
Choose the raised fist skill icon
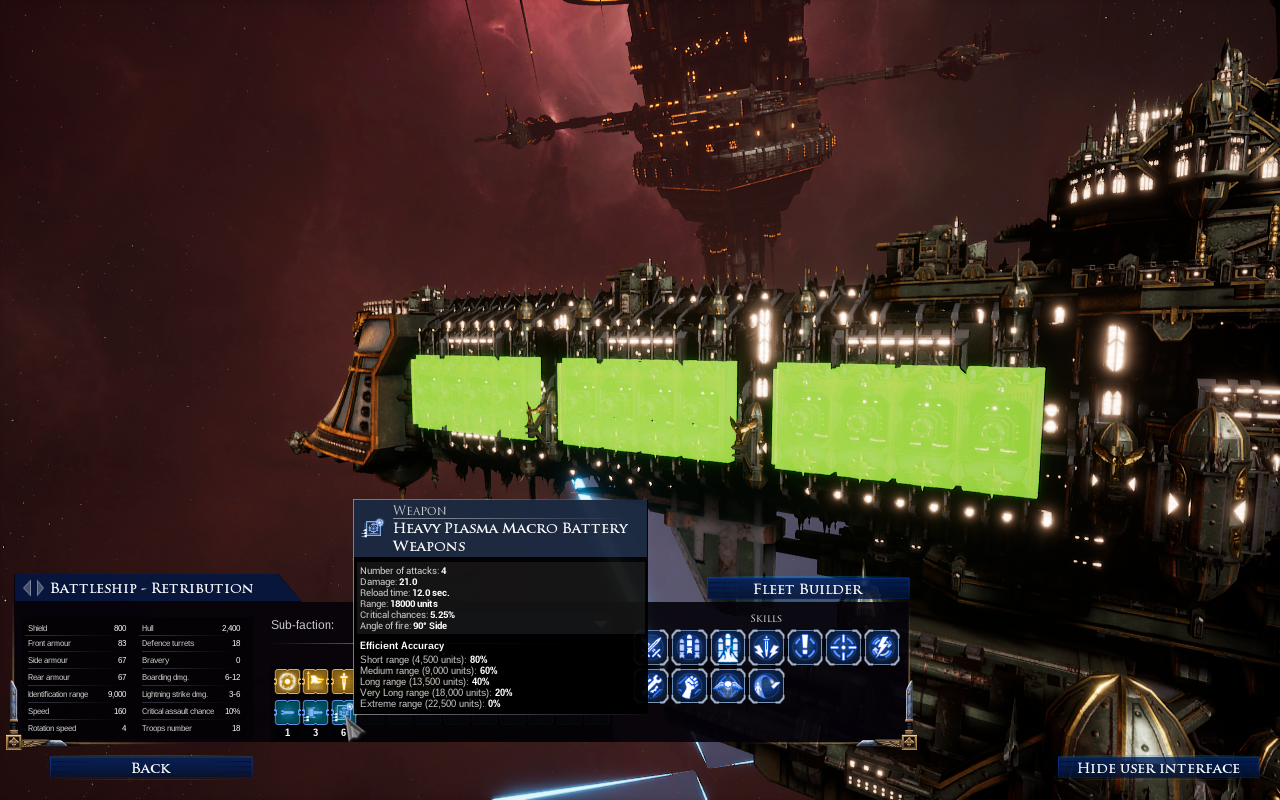tap(689, 686)
